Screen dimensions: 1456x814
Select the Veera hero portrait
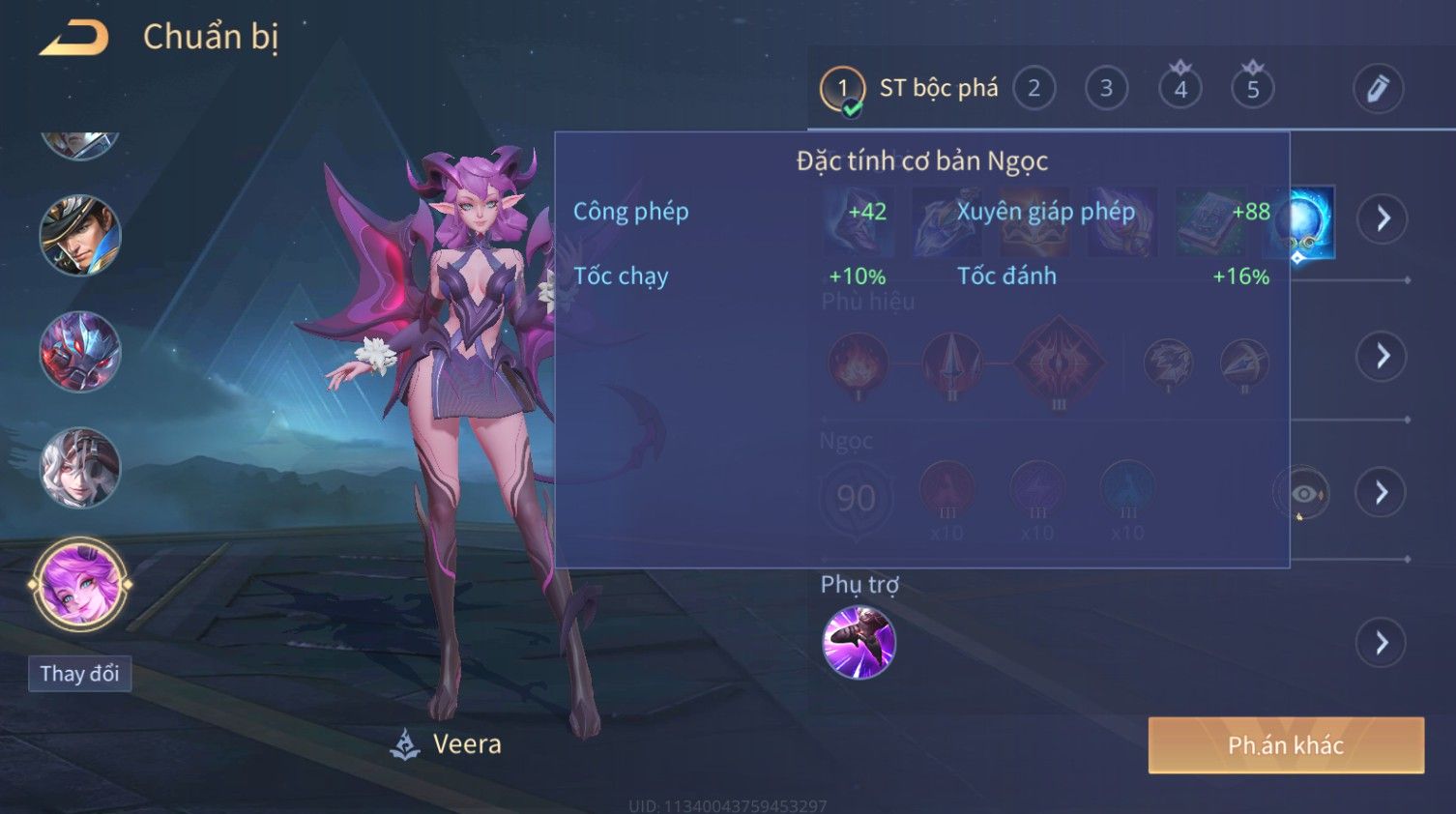(x=79, y=585)
